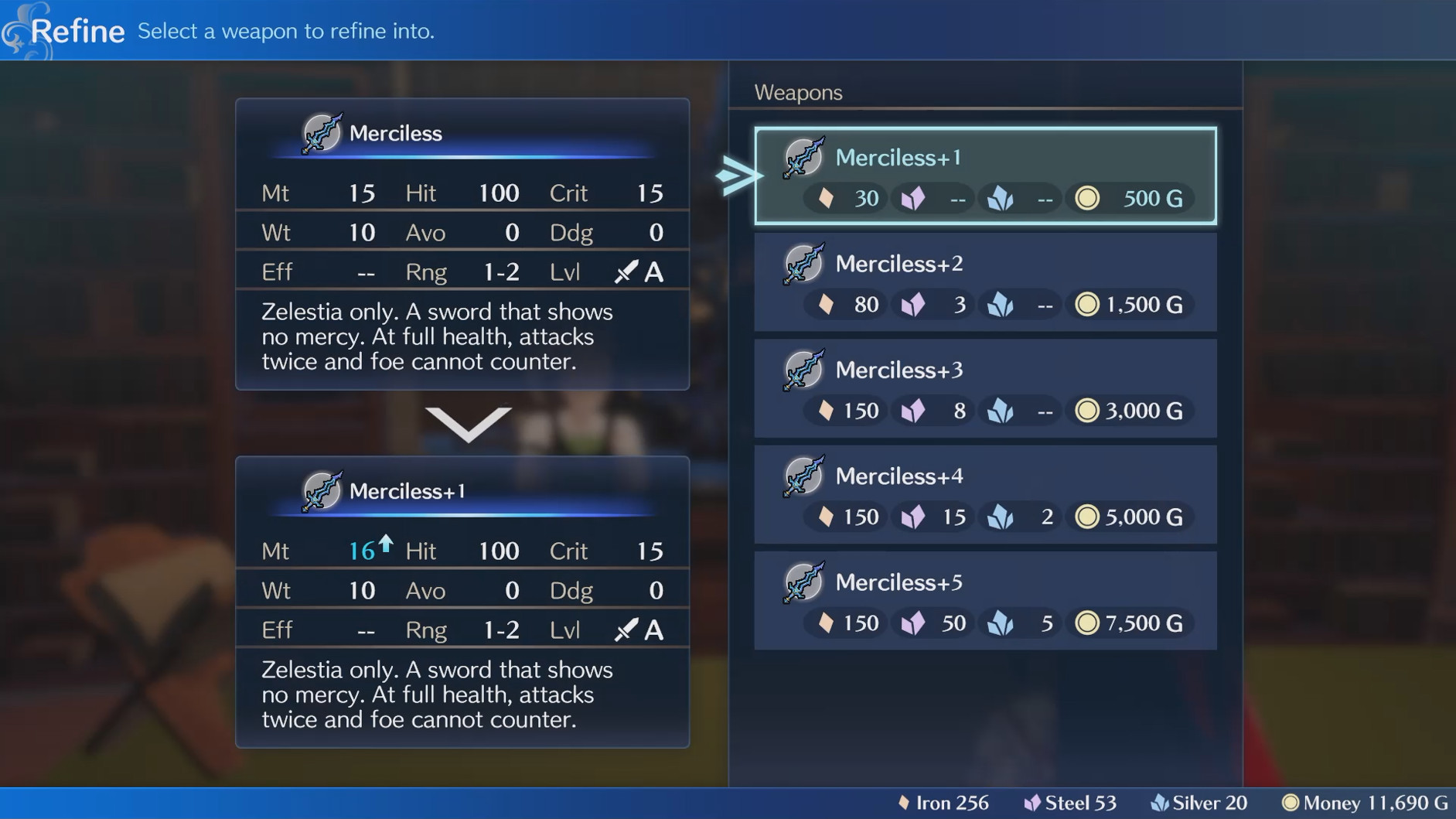Click the Iron resource icon in the status bar

(x=904, y=803)
